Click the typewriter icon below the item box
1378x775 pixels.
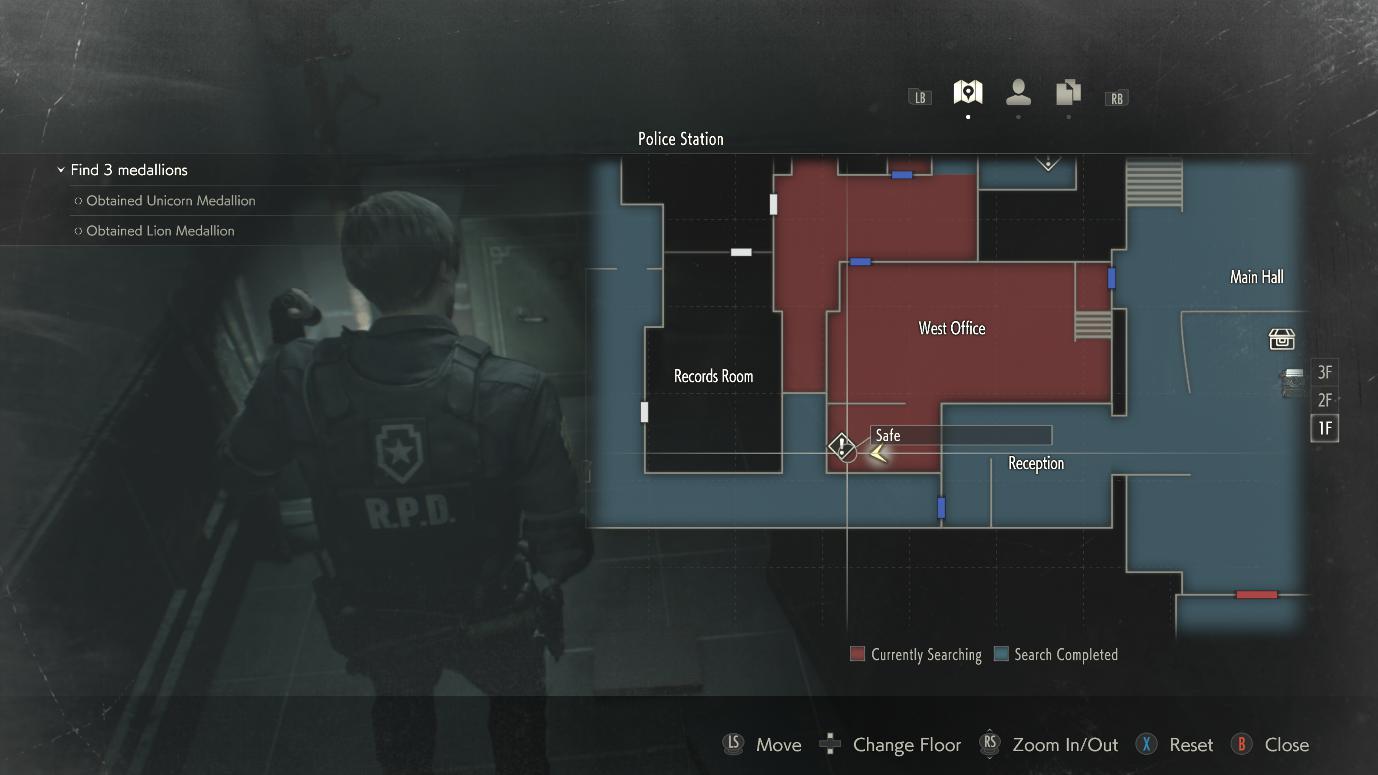1290,380
